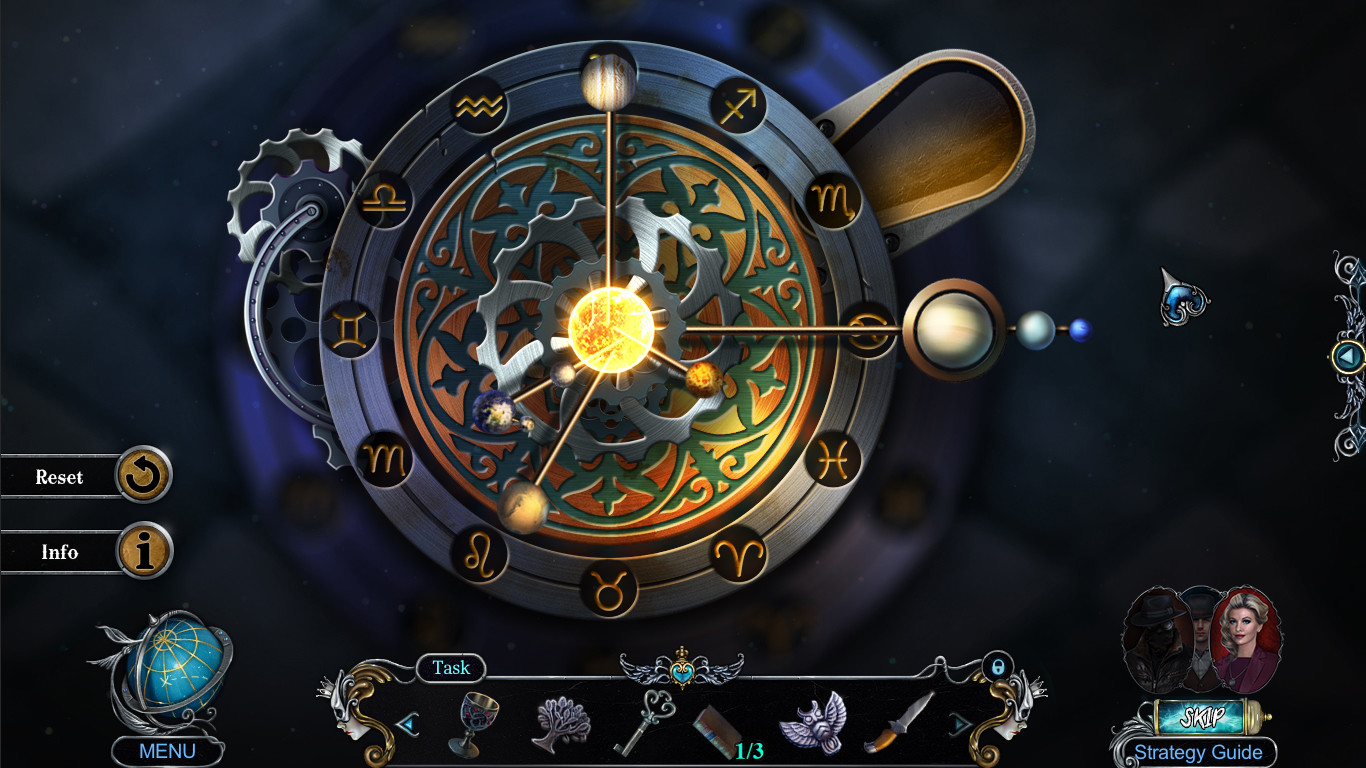Open the Strategy Guide
The height and width of the screenshot is (768, 1366).
[1198, 751]
